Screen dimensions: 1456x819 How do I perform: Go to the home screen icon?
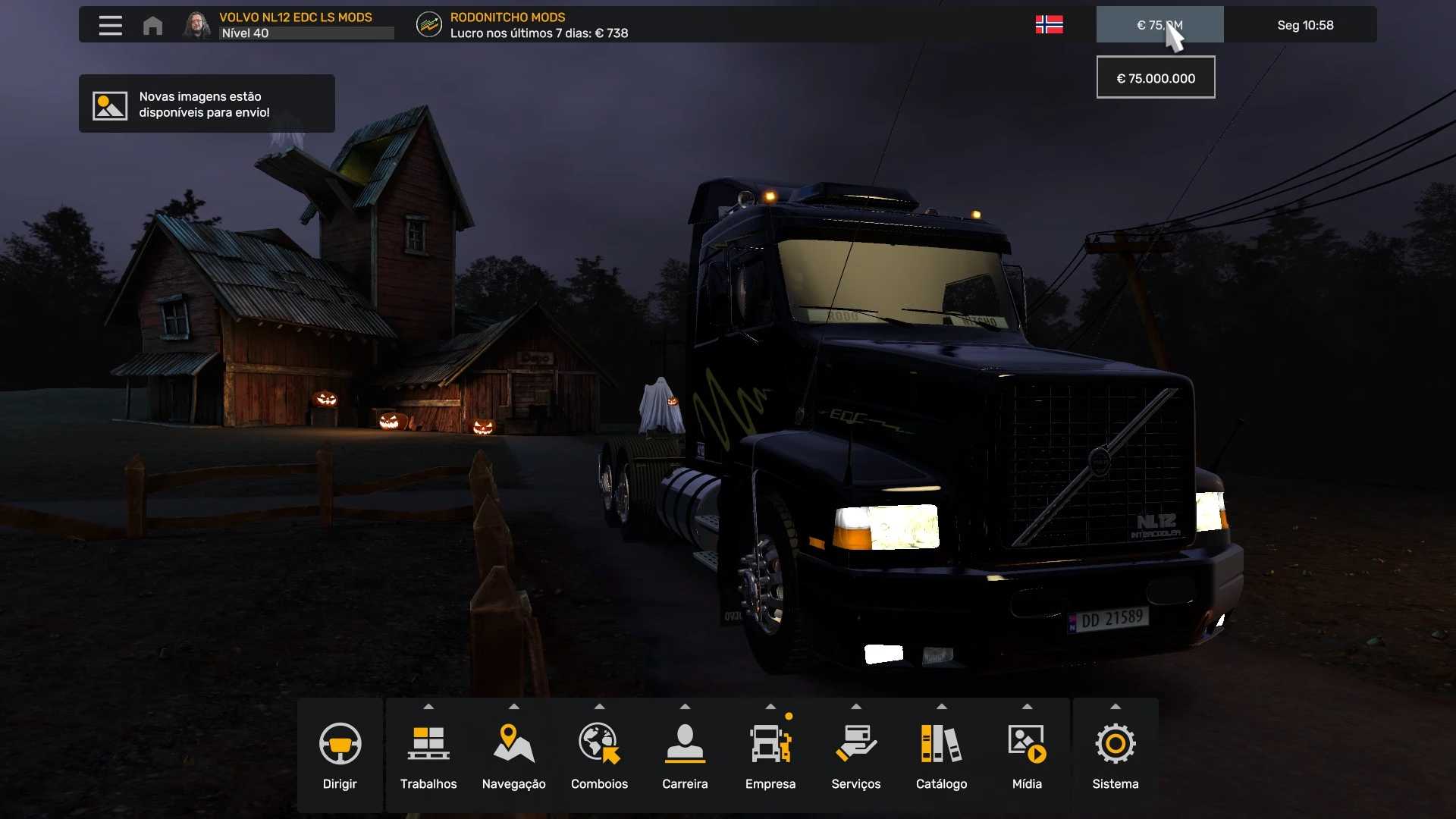pos(152,25)
